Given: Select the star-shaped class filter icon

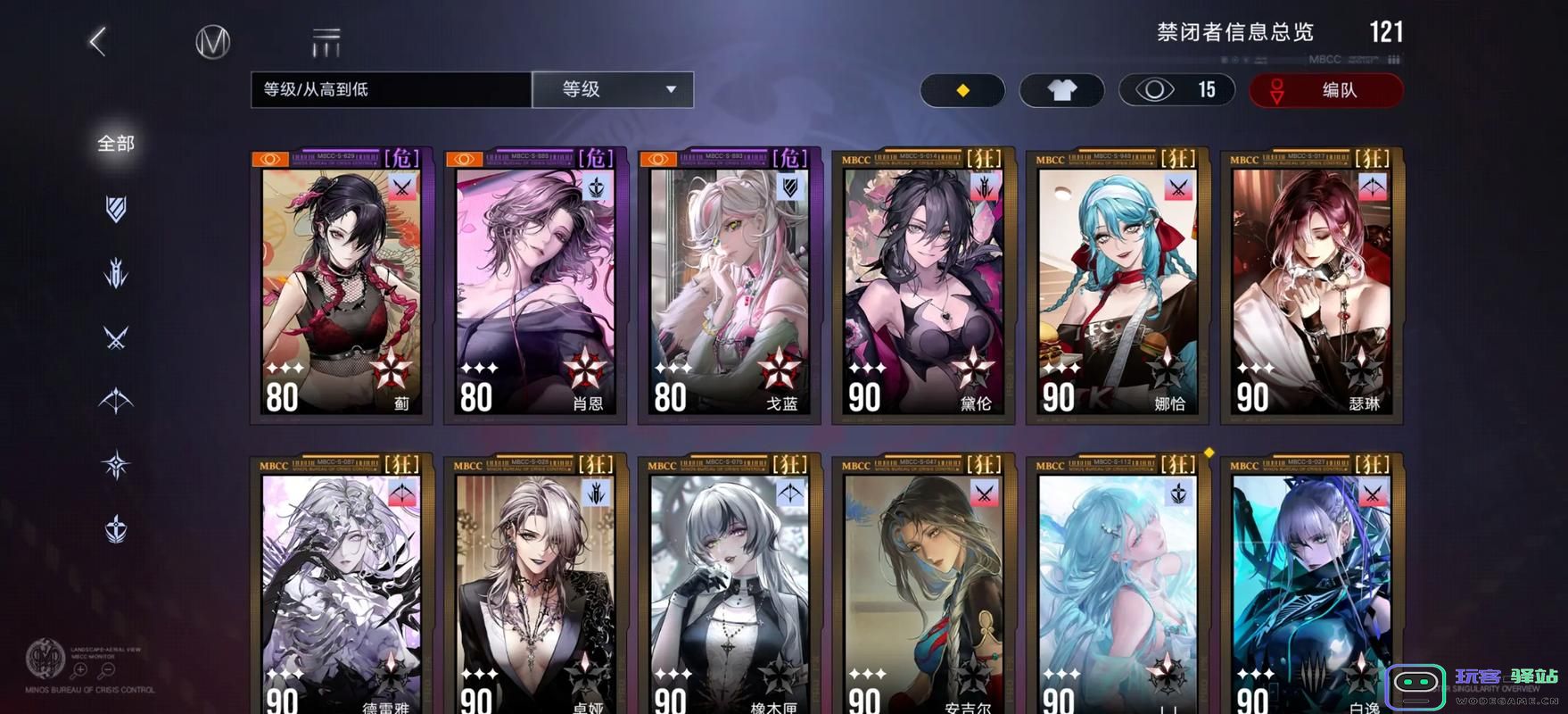Looking at the screenshot, I should coord(114,462).
